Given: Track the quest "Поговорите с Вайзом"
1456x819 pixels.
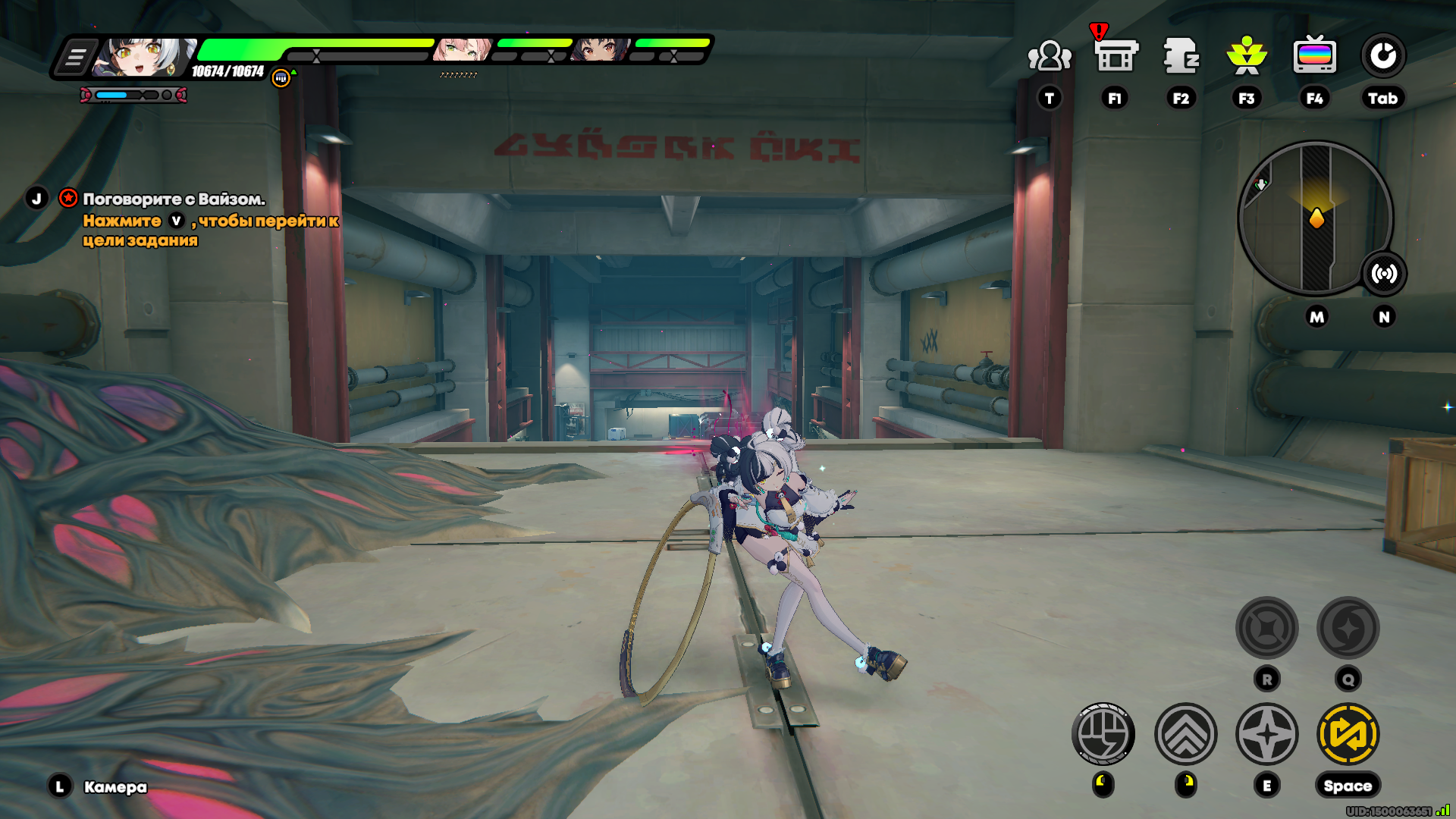Looking at the screenshot, I should [x=174, y=199].
